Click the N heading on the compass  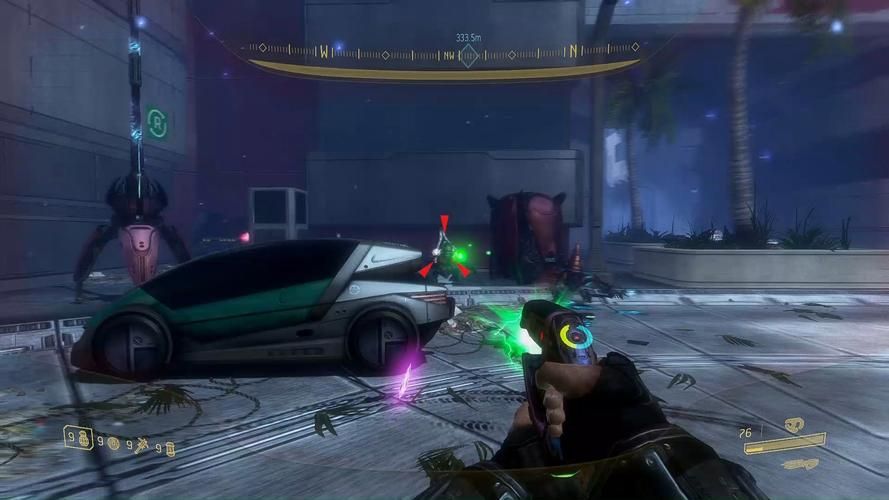(x=573, y=50)
